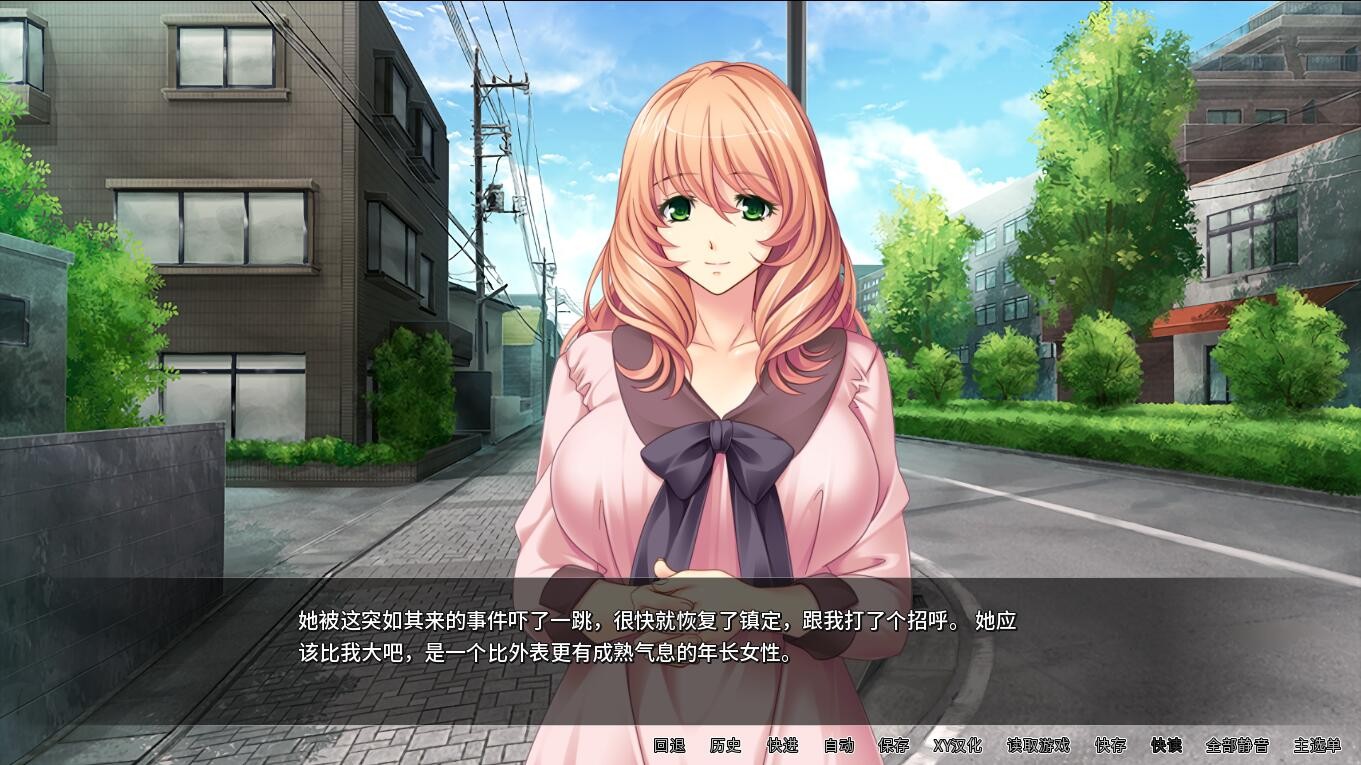Open the 历史 dialogue history log

pyautogui.click(x=725, y=745)
